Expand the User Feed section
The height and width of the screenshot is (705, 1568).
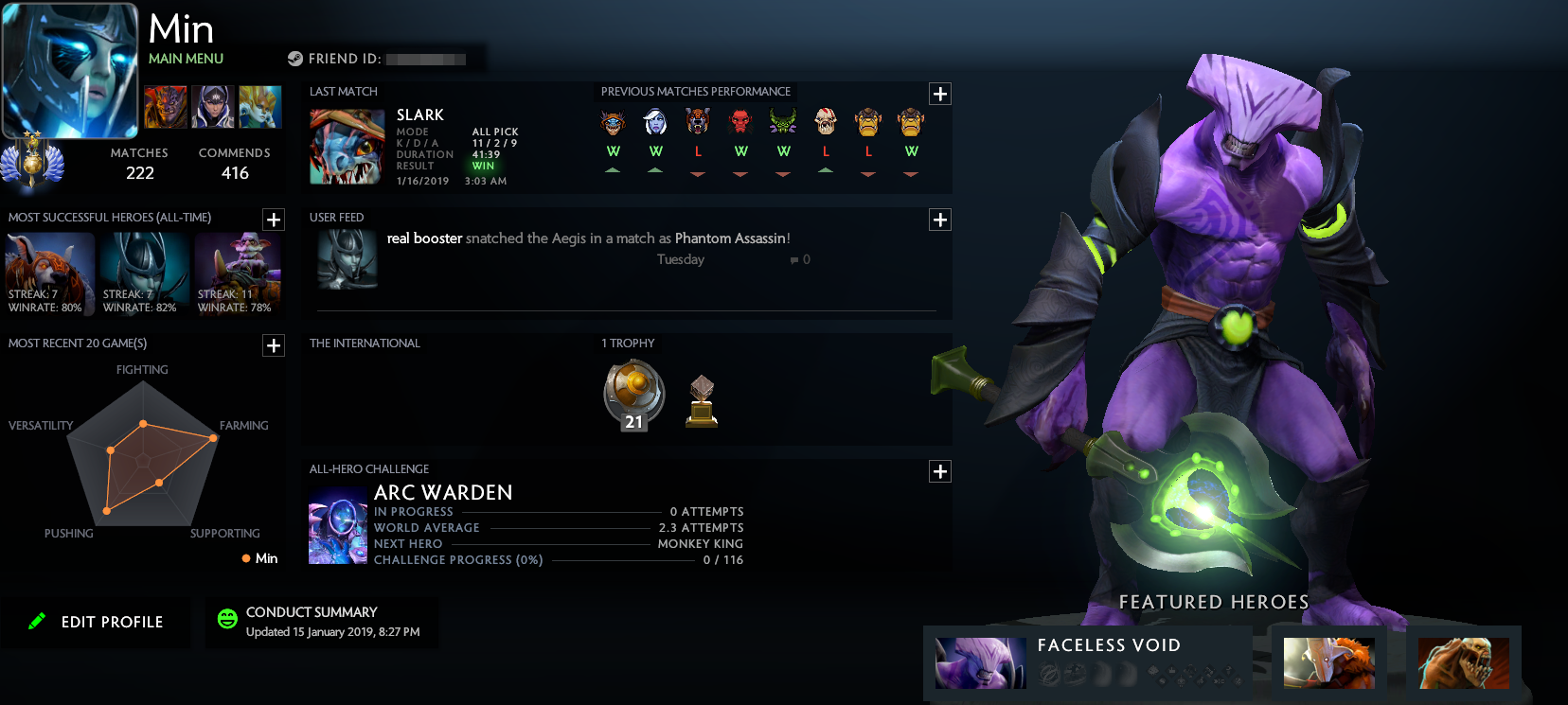coord(939,219)
